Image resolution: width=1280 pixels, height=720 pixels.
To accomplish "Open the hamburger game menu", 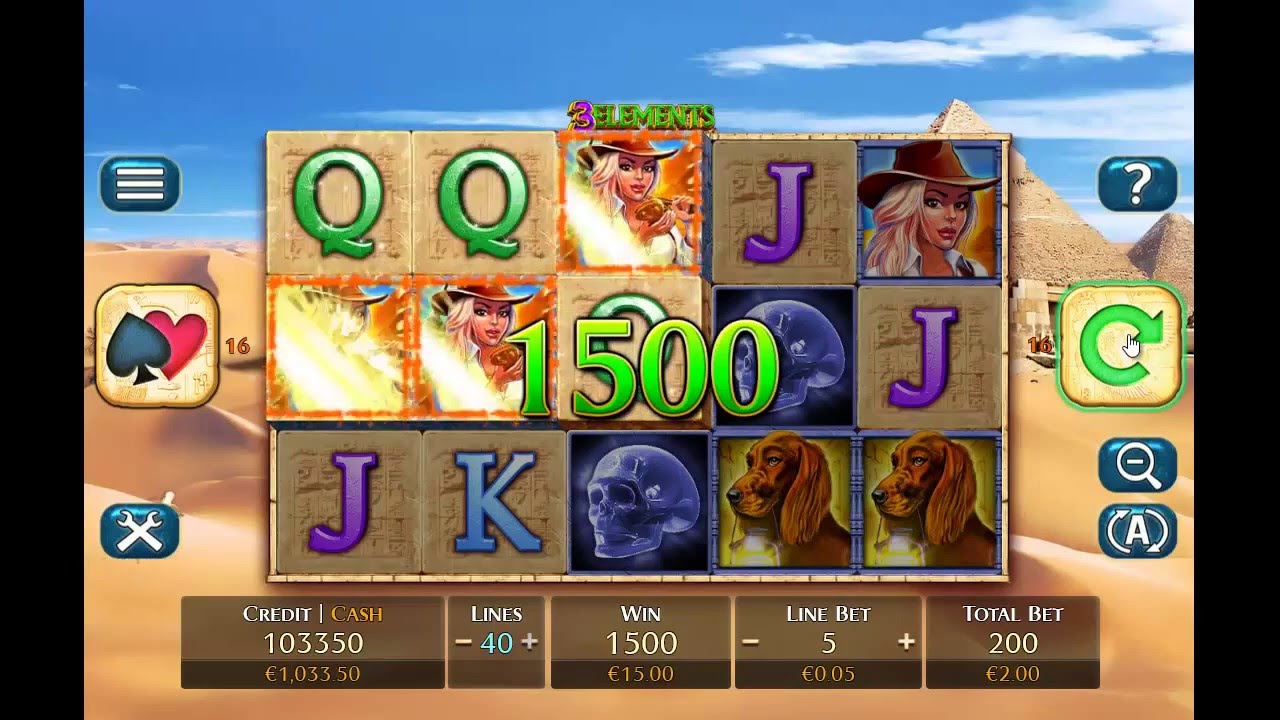I will click(138, 185).
